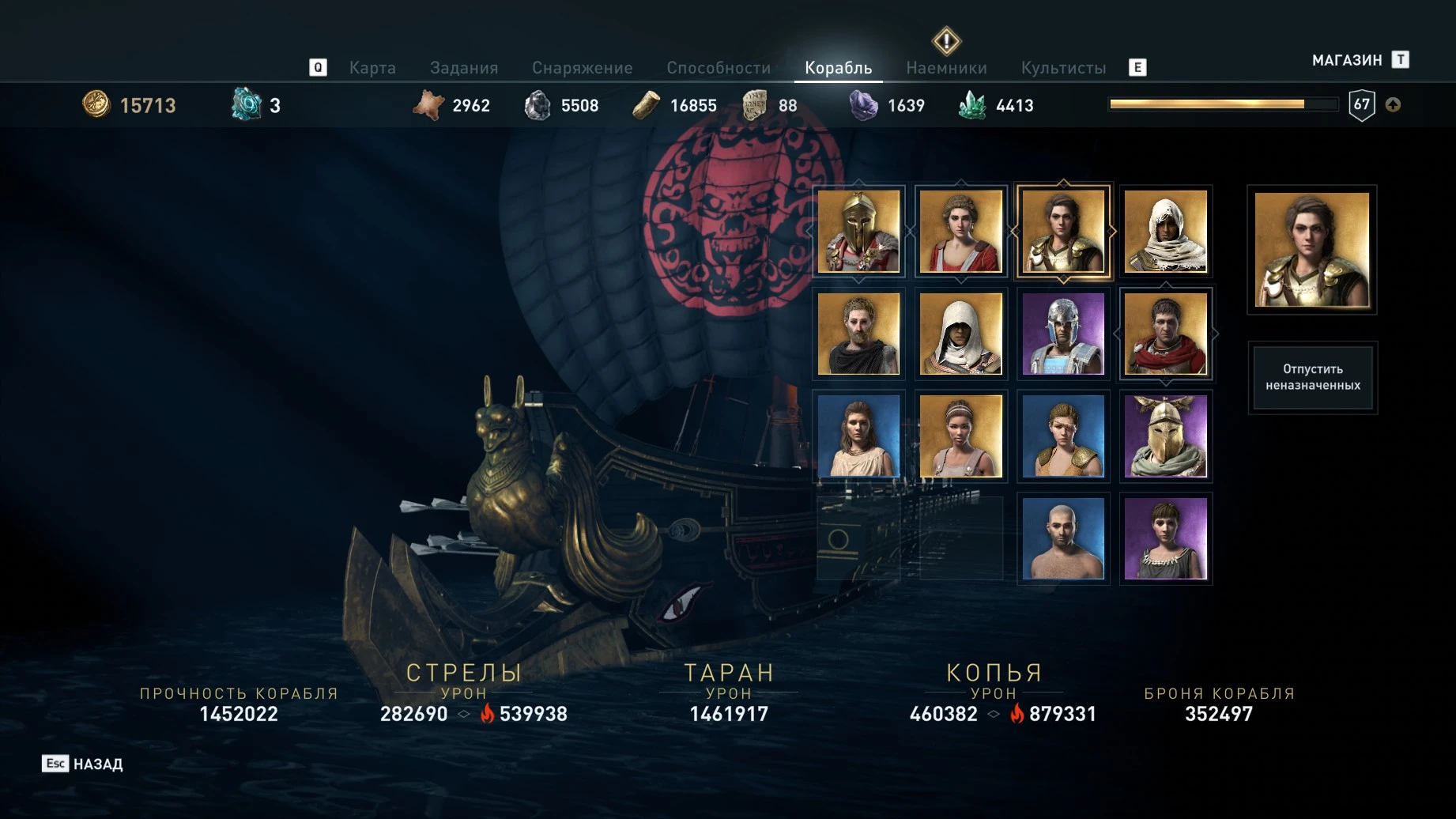Open the МАГАЗИН store

point(1347,59)
